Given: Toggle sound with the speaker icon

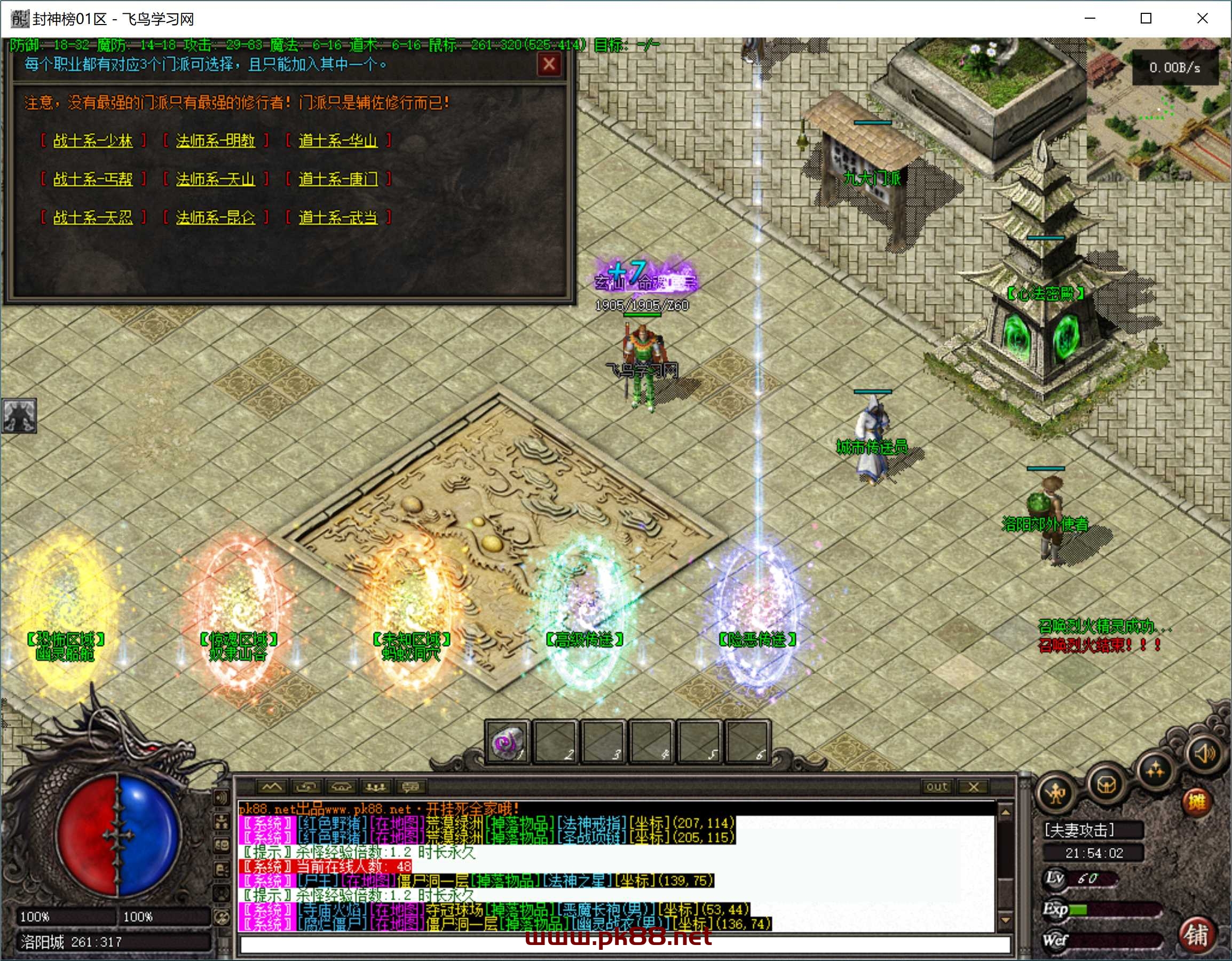Looking at the screenshot, I should [x=1203, y=753].
